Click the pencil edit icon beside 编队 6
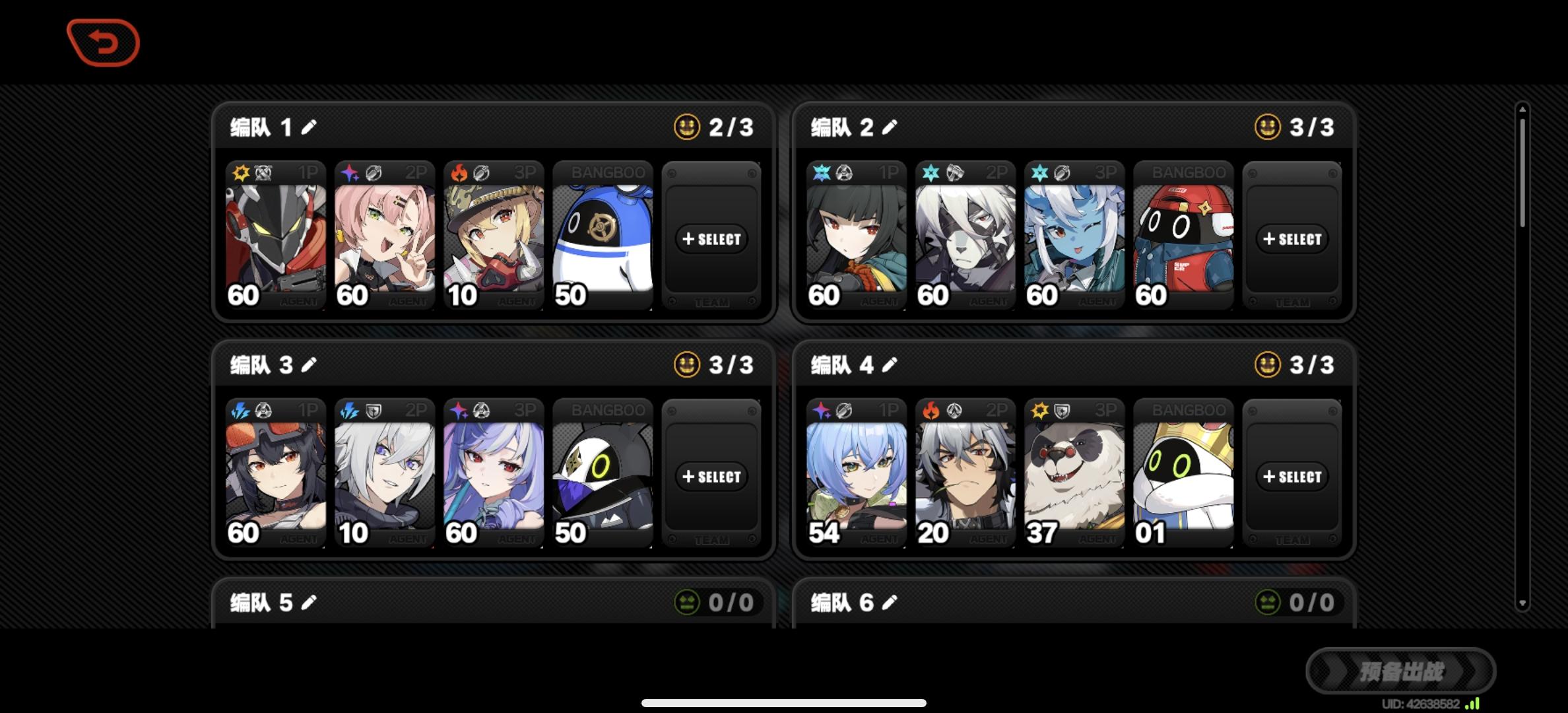This screenshot has height=713, width=1568. coord(890,602)
